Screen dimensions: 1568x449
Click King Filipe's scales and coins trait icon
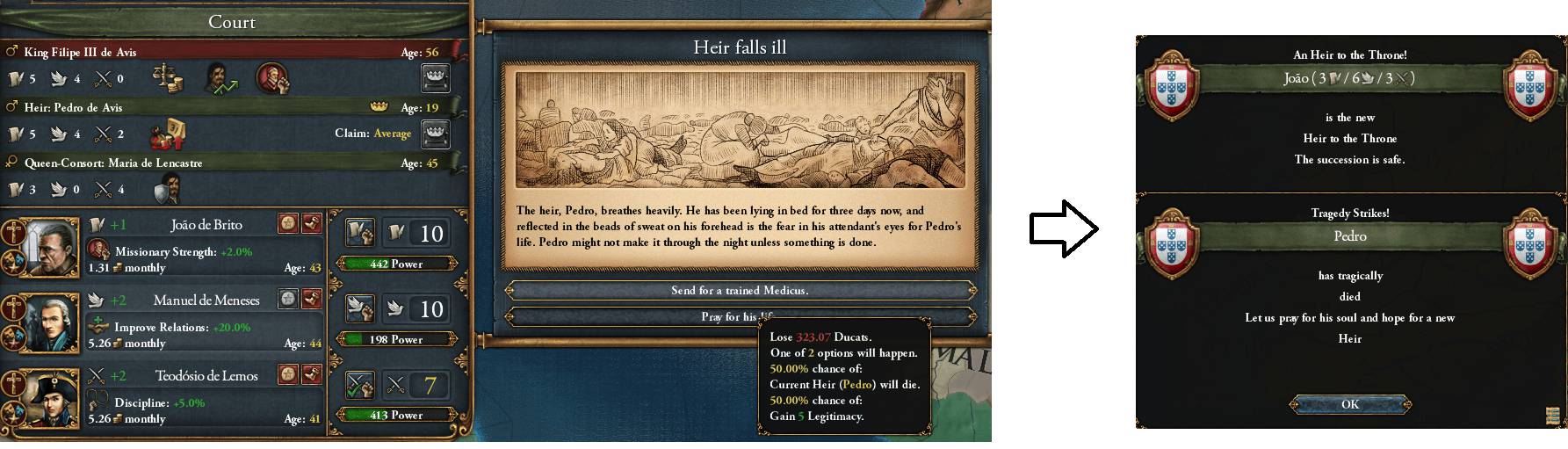pos(168,78)
